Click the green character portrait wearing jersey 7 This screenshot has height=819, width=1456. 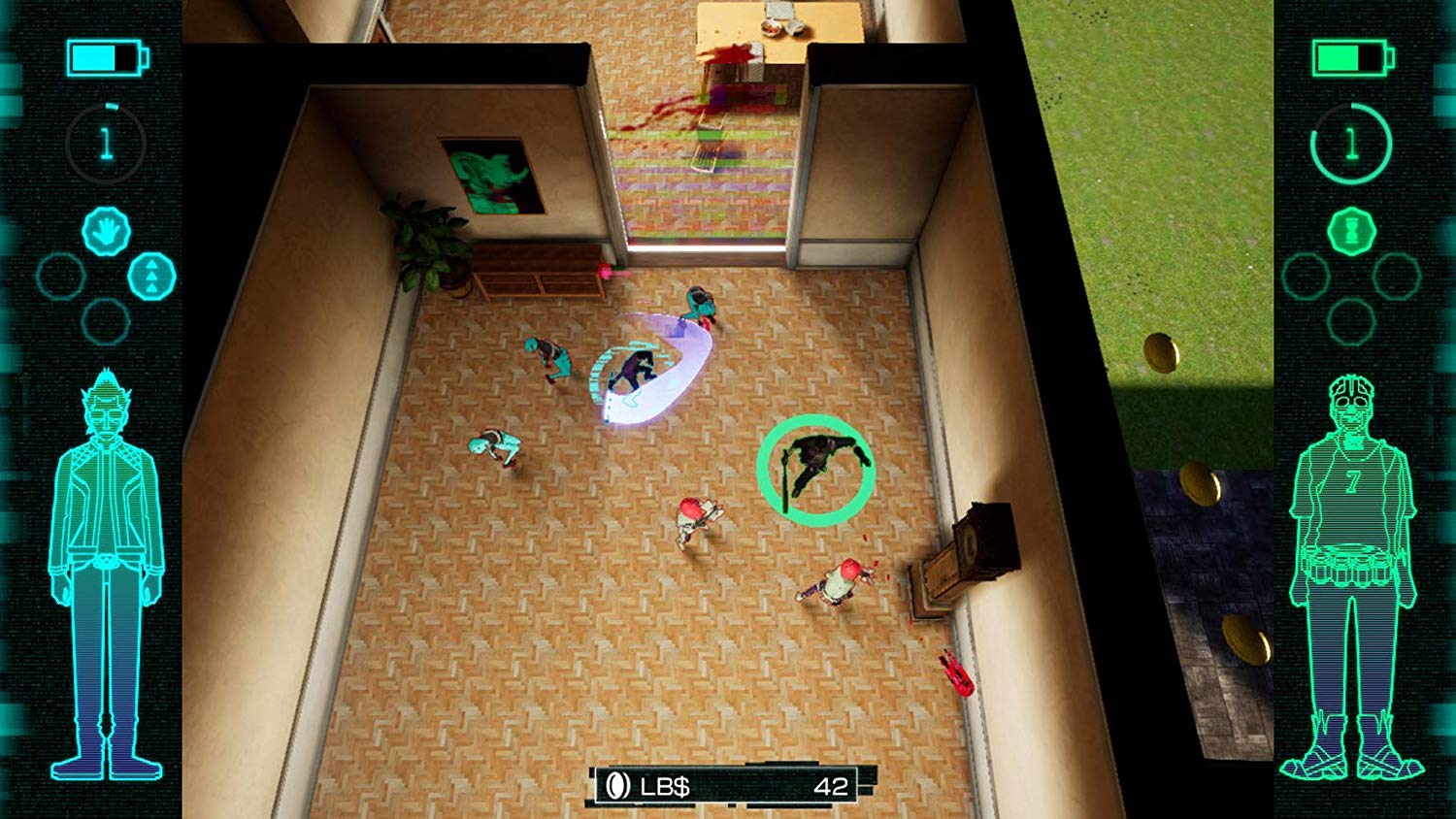coord(1352,563)
